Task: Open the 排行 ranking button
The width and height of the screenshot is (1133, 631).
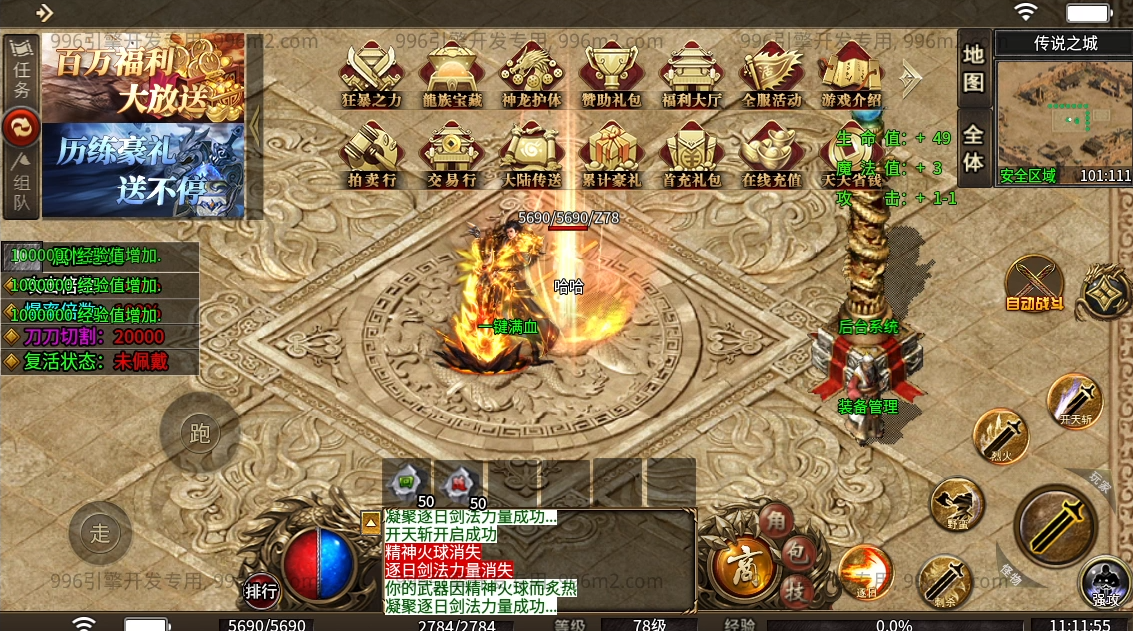Action: coord(261,591)
